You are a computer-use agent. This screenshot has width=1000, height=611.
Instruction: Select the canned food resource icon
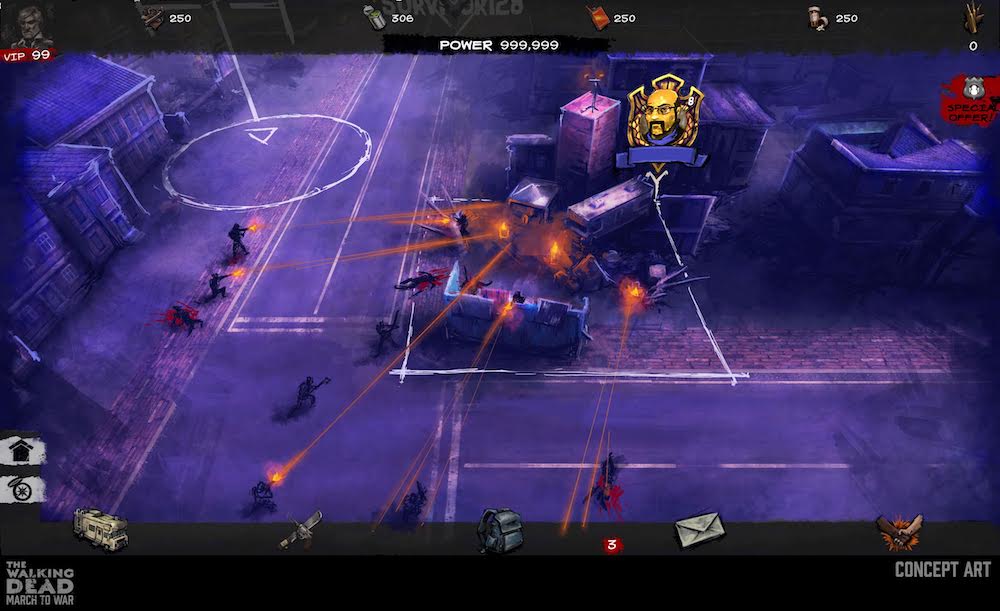click(x=374, y=18)
